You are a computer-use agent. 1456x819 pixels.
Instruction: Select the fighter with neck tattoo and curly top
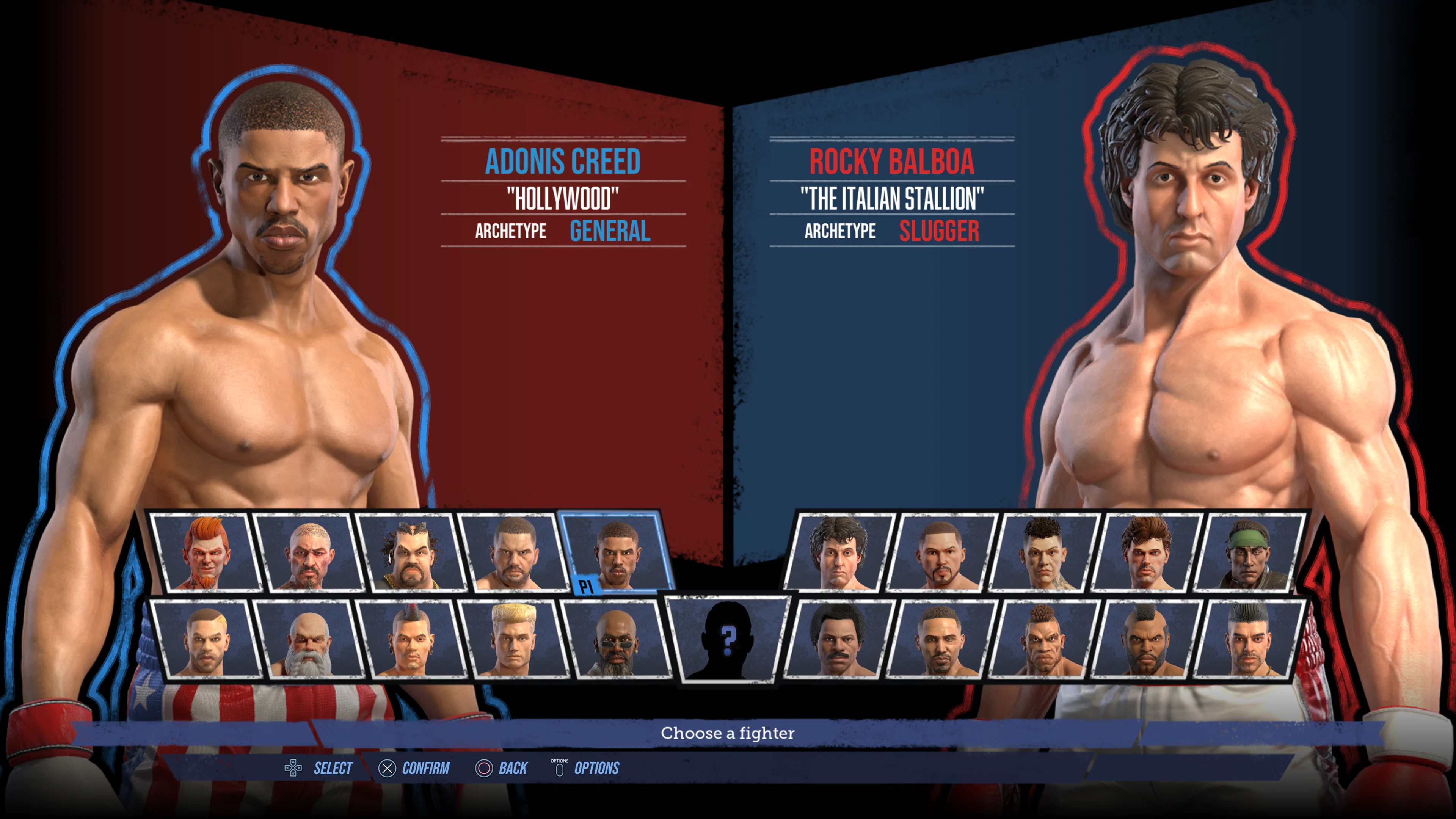pos(1043,552)
